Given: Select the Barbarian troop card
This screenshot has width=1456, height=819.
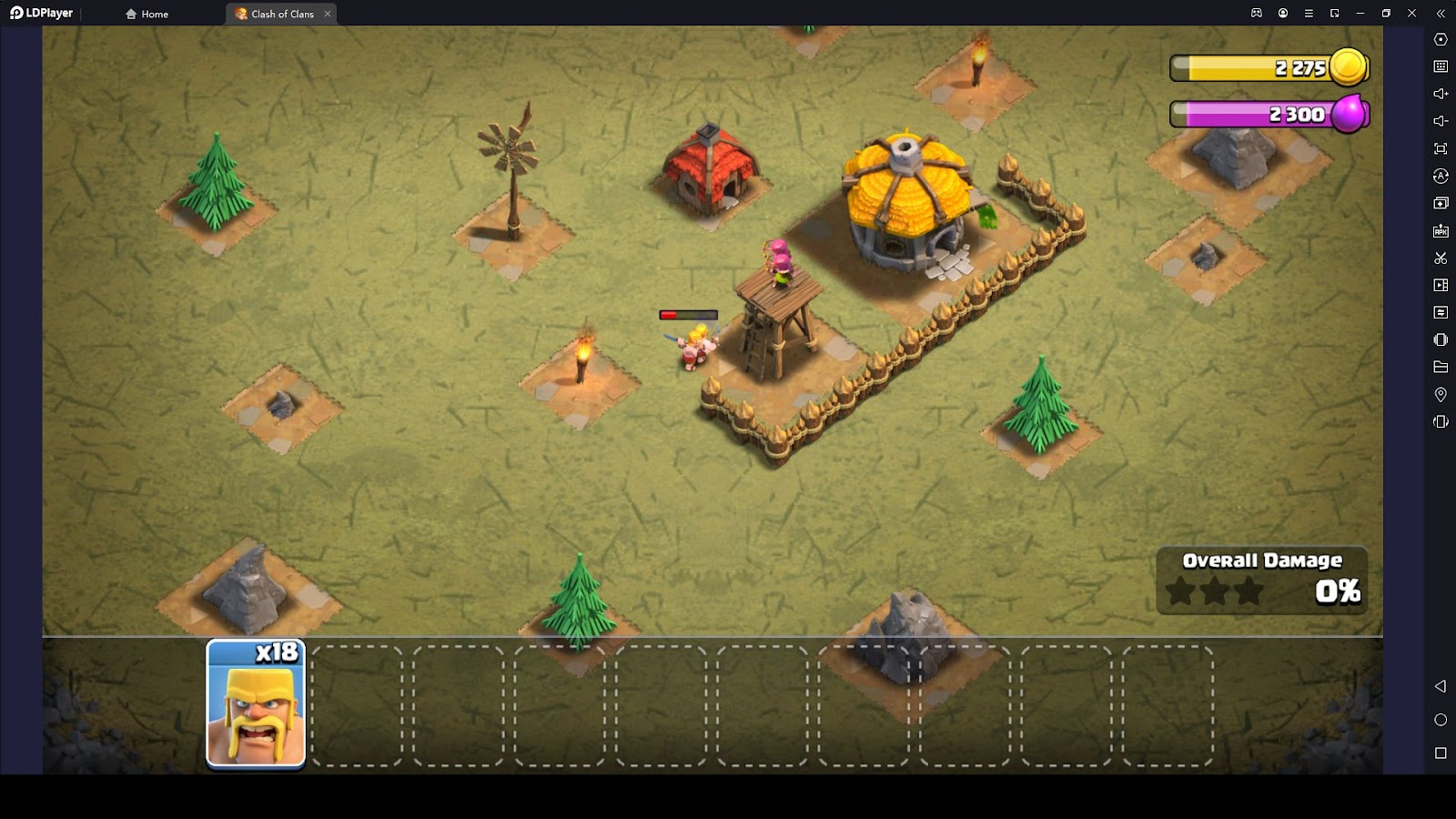Looking at the screenshot, I should (x=256, y=704).
